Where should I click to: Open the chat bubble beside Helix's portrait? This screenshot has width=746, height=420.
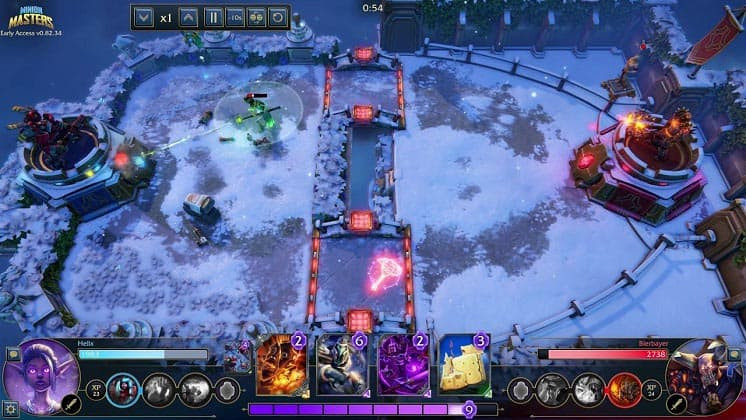point(13,353)
